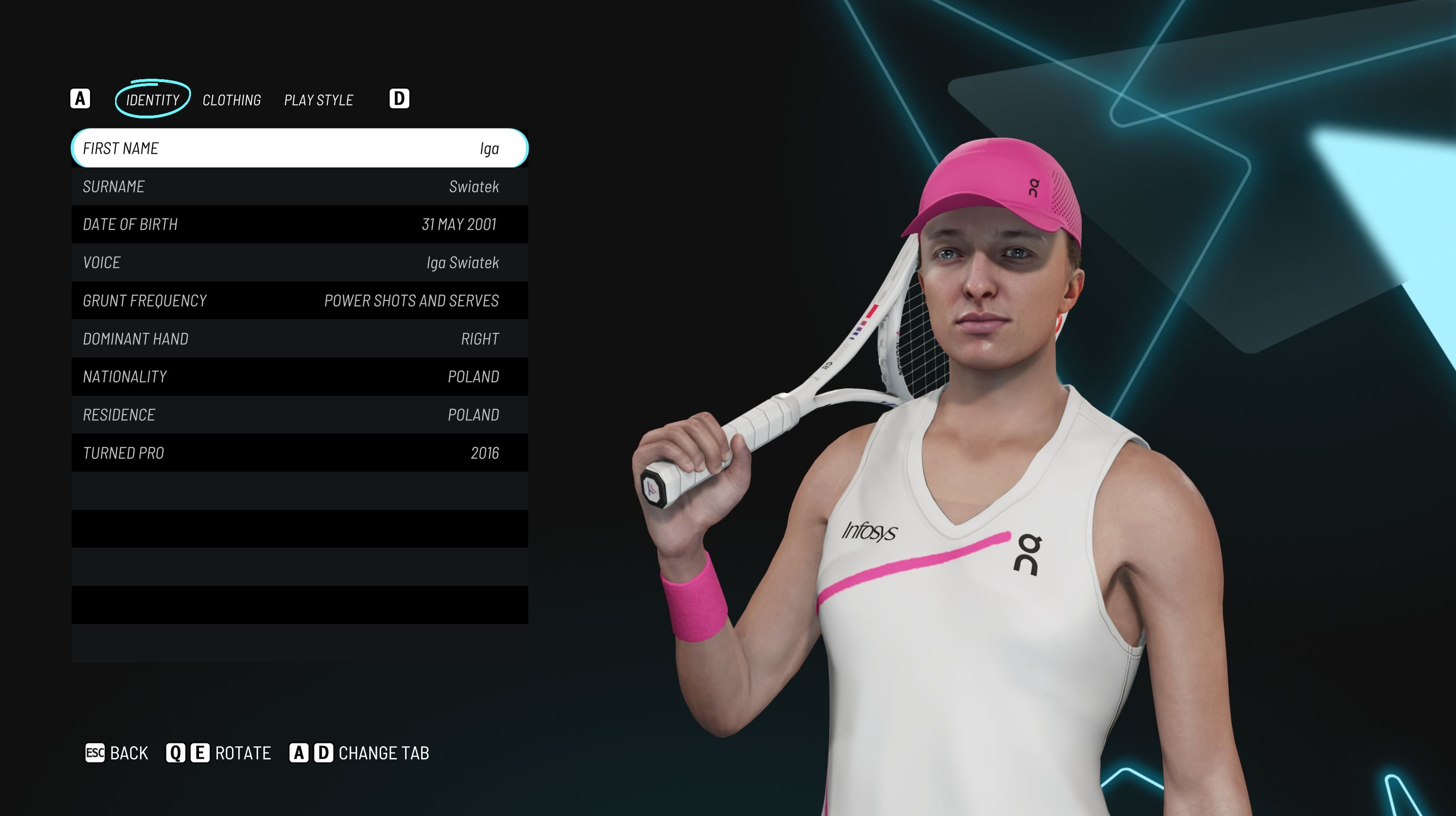Adjust the Turned Pro year value

[300, 453]
